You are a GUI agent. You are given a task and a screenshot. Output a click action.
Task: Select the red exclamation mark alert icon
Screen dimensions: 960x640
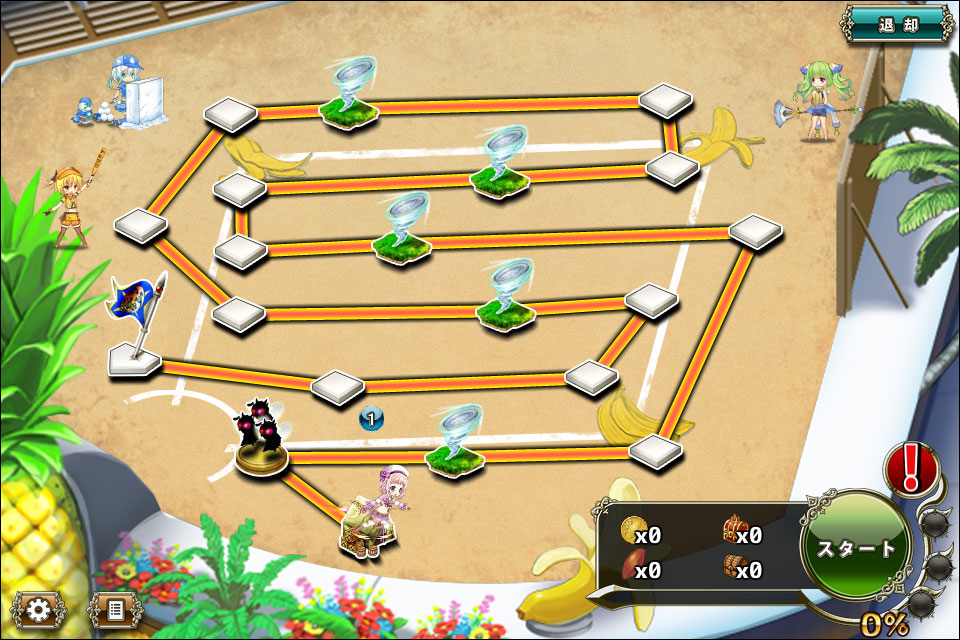pyautogui.click(x=910, y=468)
